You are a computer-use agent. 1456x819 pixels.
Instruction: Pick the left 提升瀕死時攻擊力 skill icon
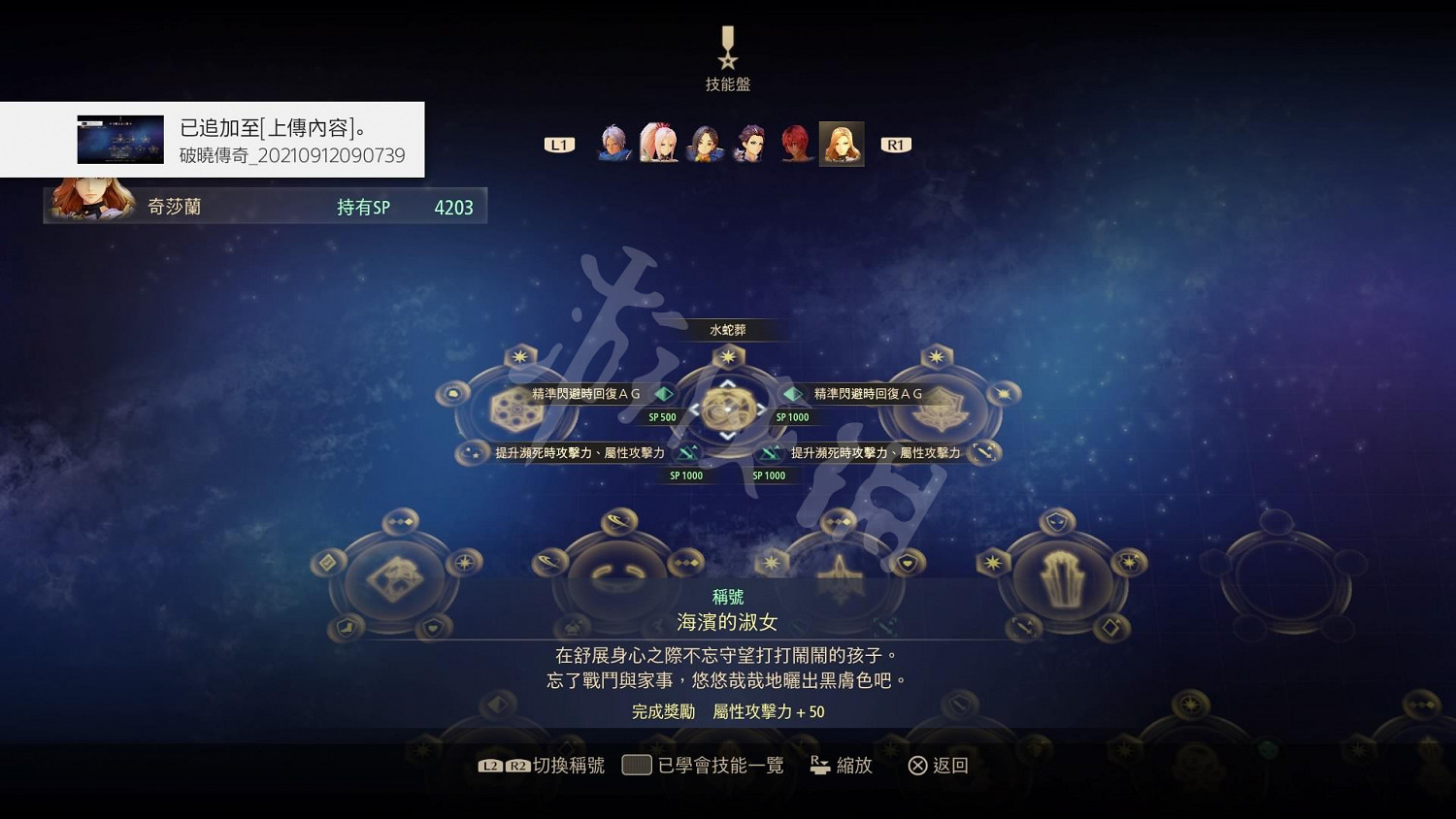686,452
